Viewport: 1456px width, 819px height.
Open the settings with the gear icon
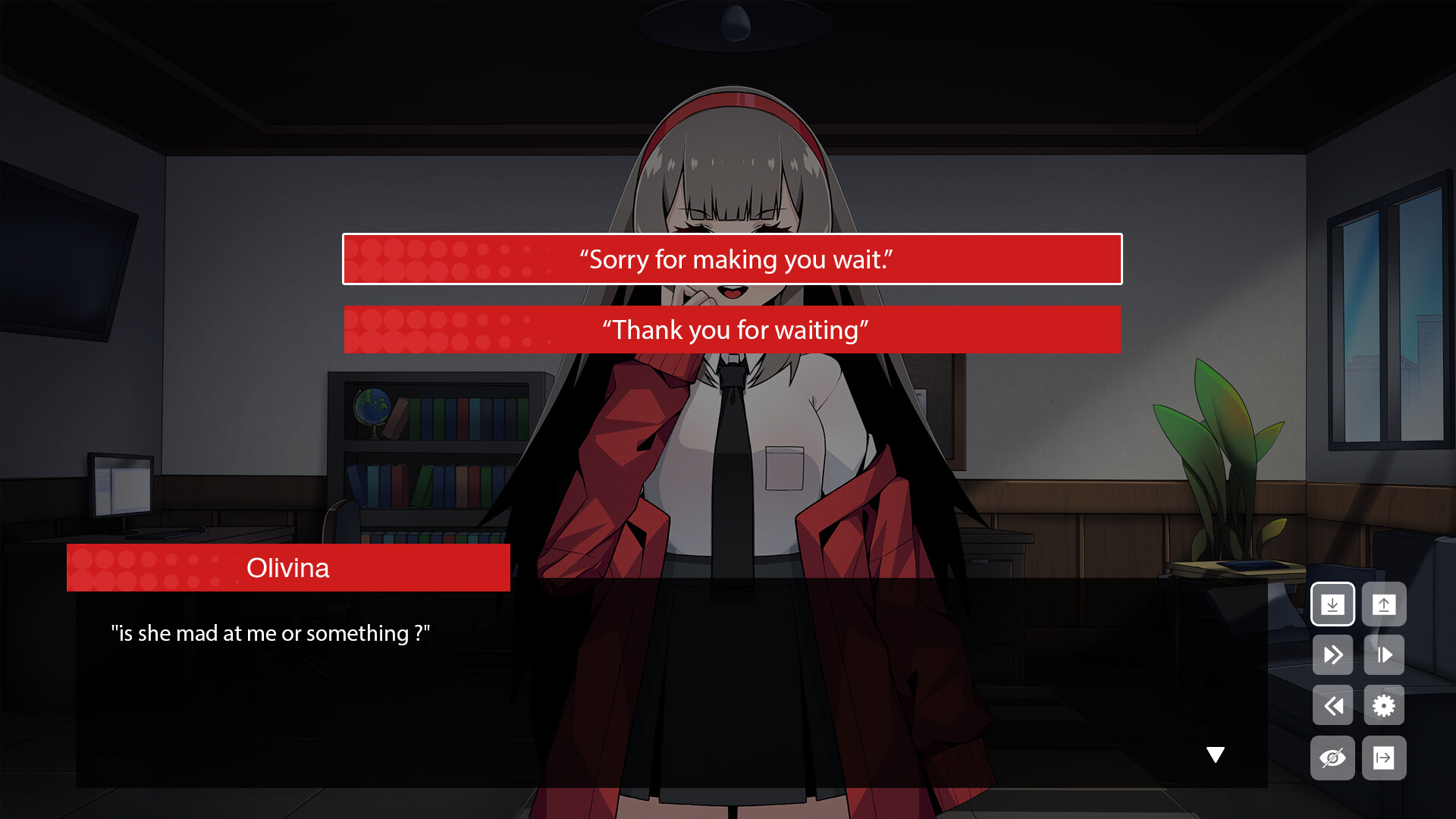[1384, 705]
